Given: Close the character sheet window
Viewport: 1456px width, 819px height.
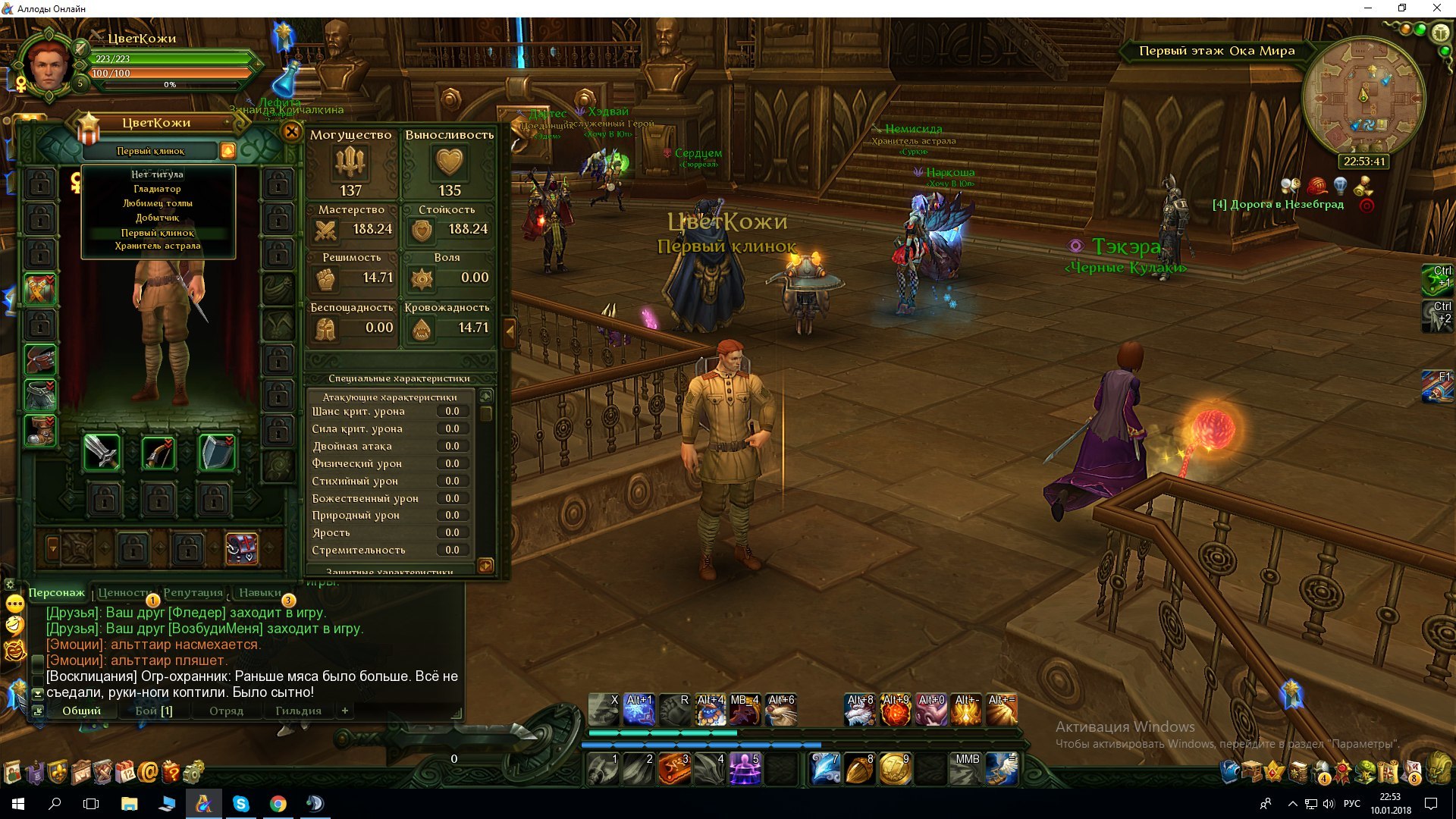Looking at the screenshot, I should pos(291,132).
